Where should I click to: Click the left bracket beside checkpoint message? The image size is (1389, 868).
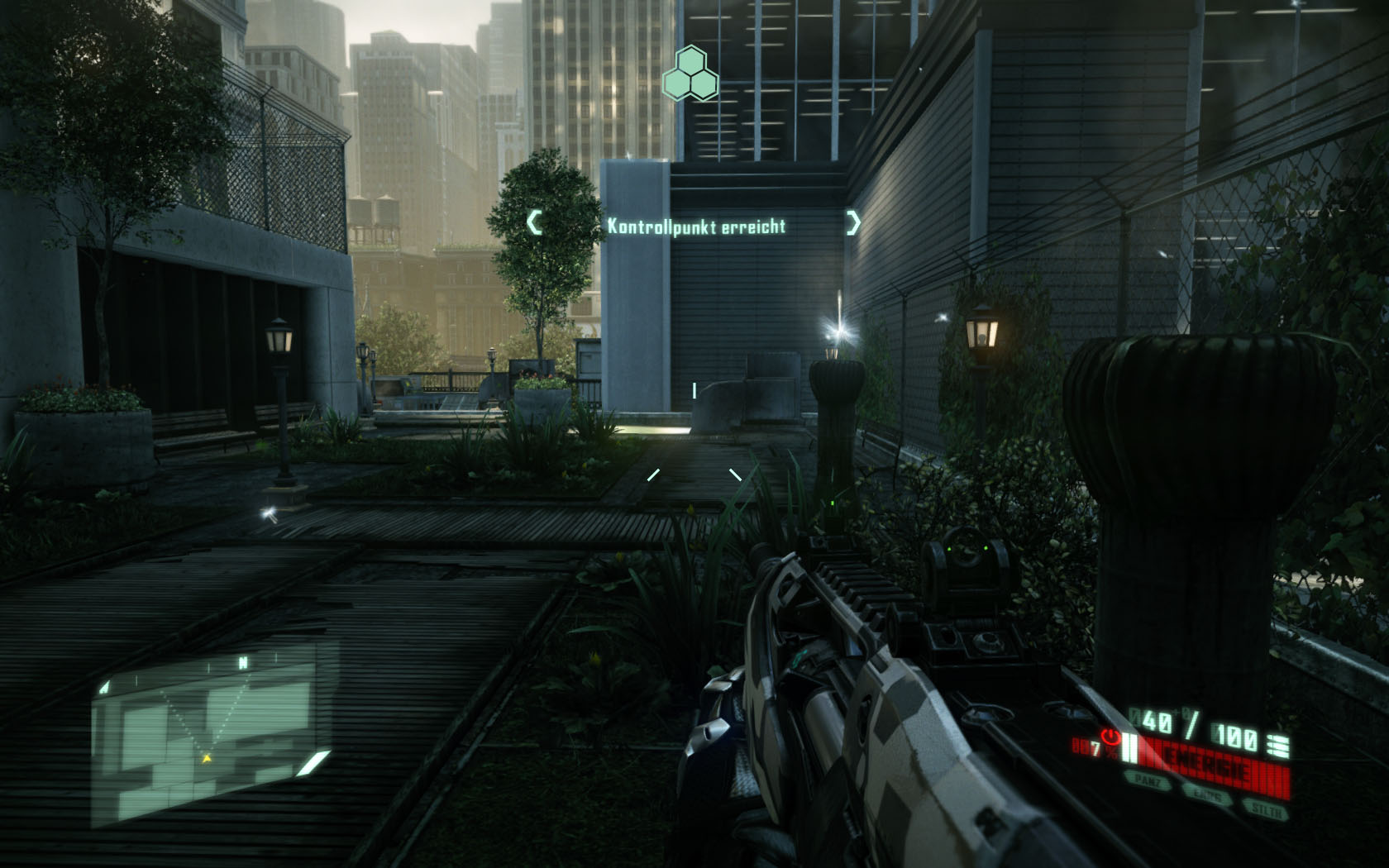point(535,222)
